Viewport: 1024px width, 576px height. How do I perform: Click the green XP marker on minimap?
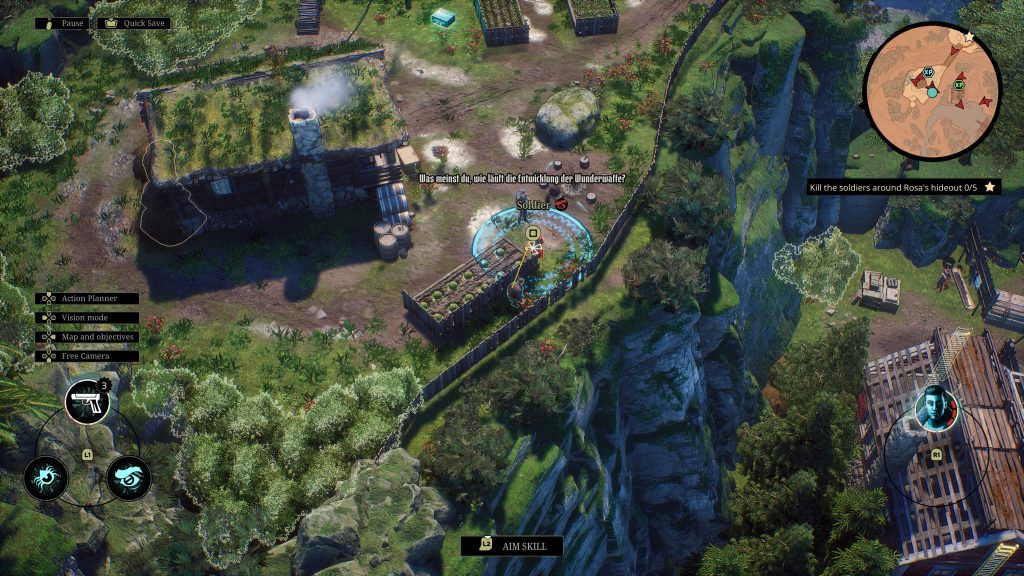[959, 86]
